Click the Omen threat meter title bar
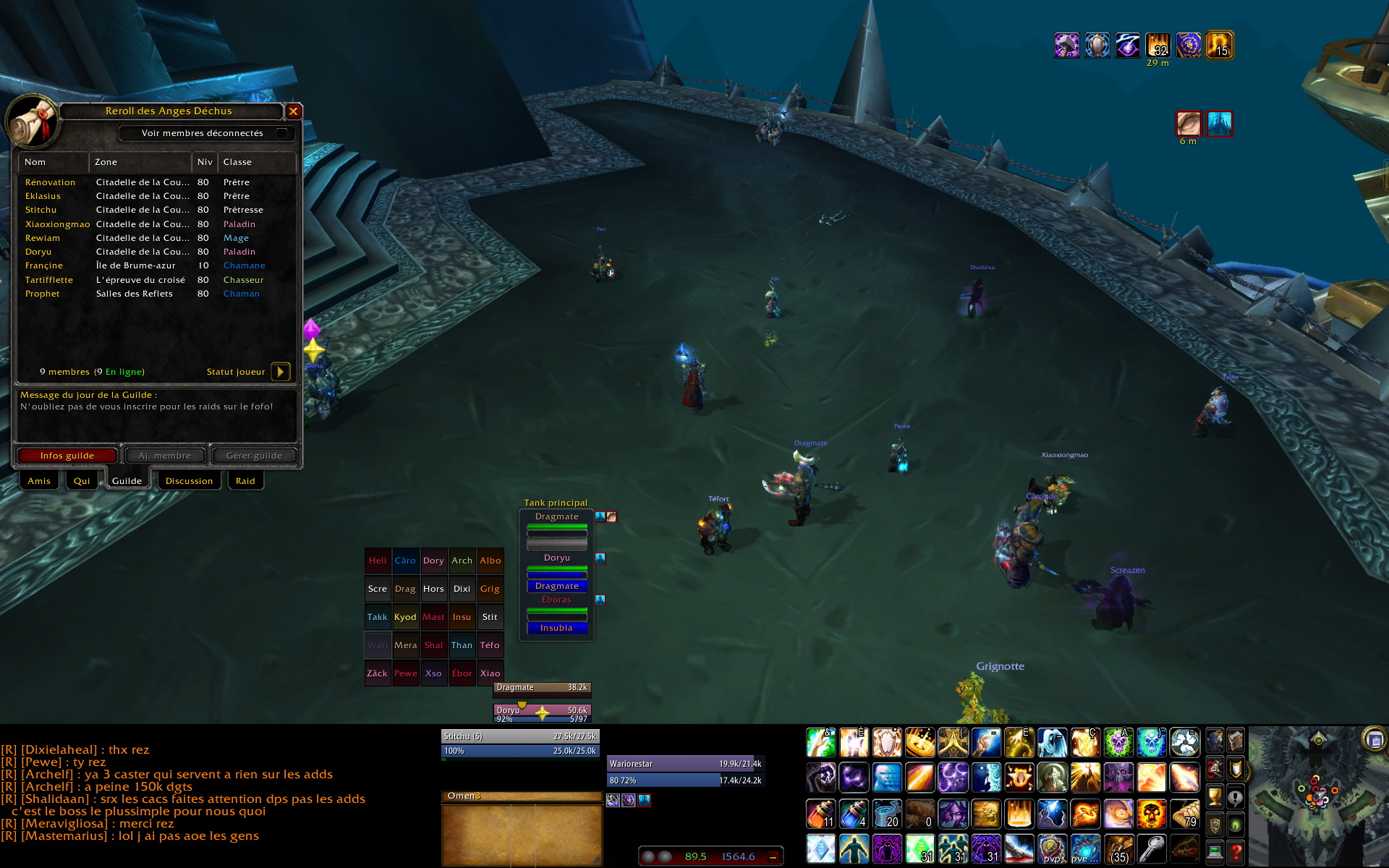This screenshot has width=1389, height=868. [521, 796]
